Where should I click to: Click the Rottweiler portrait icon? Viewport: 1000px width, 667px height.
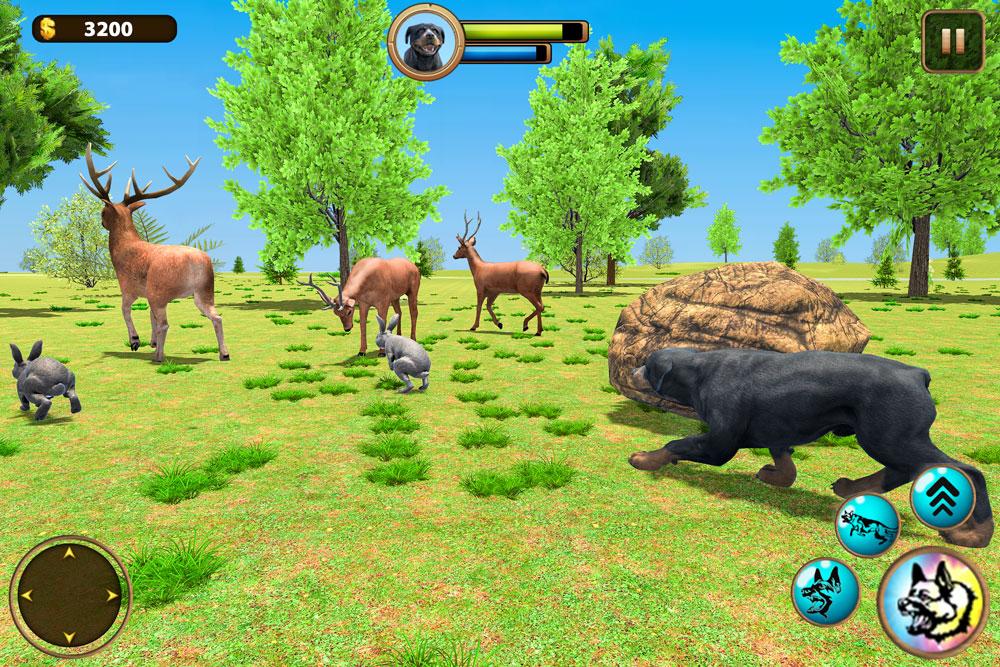(426, 41)
